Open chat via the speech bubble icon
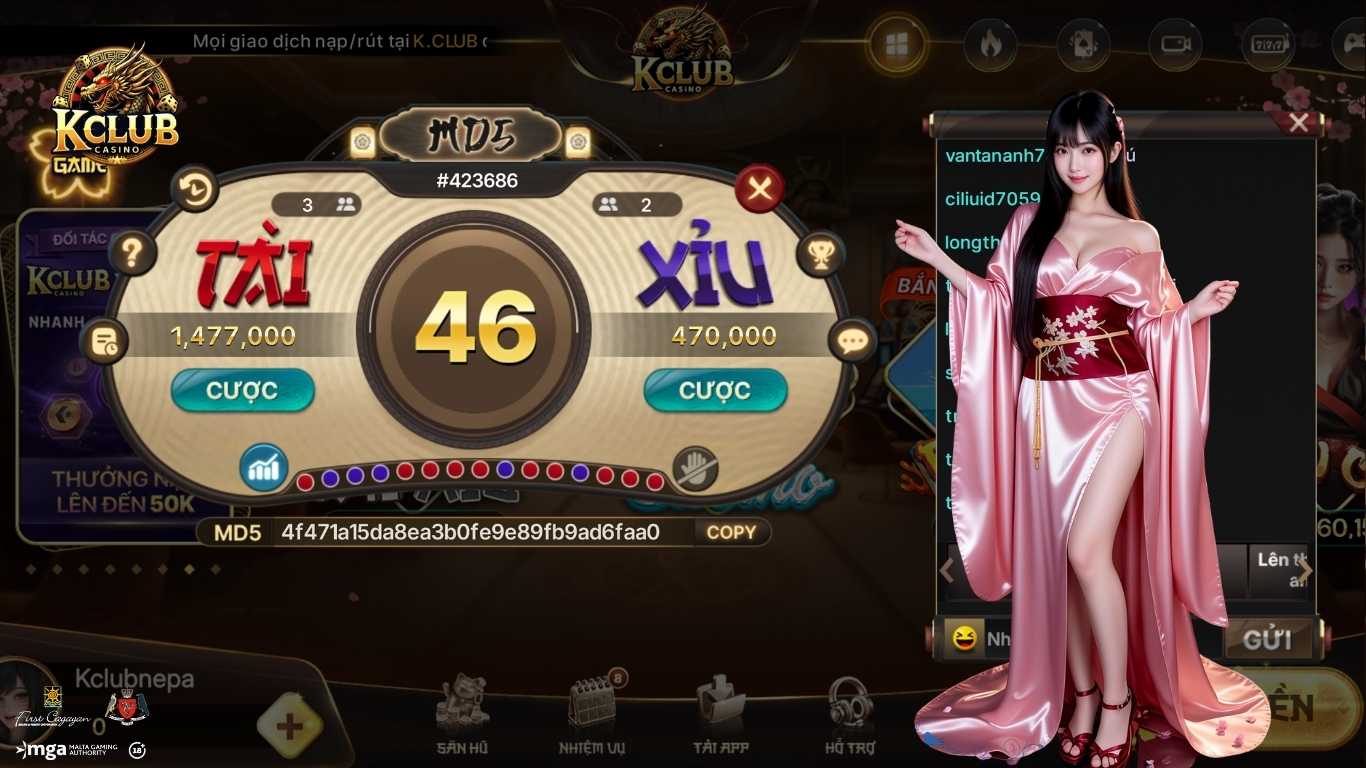The height and width of the screenshot is (768, 1366). click(x=853, y=341)
